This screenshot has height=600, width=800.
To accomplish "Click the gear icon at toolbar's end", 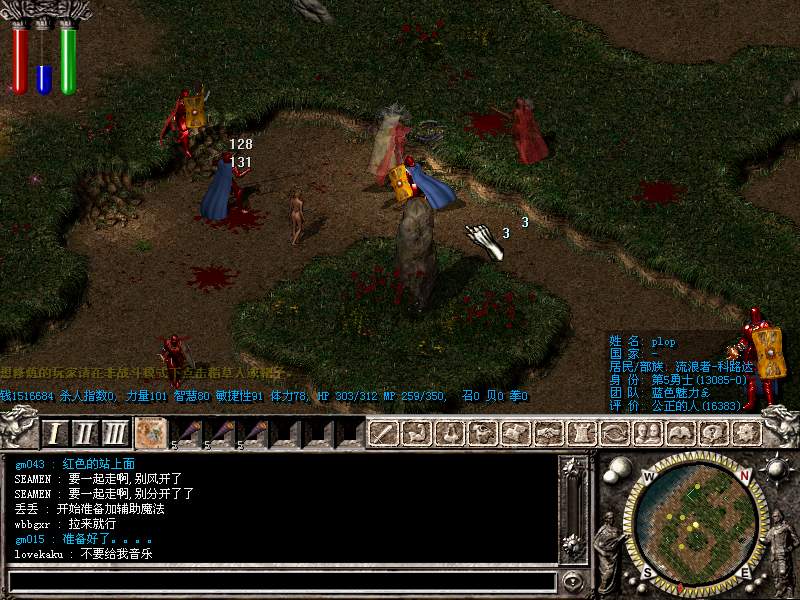I will pyautogui.click(x=745, y=433).
